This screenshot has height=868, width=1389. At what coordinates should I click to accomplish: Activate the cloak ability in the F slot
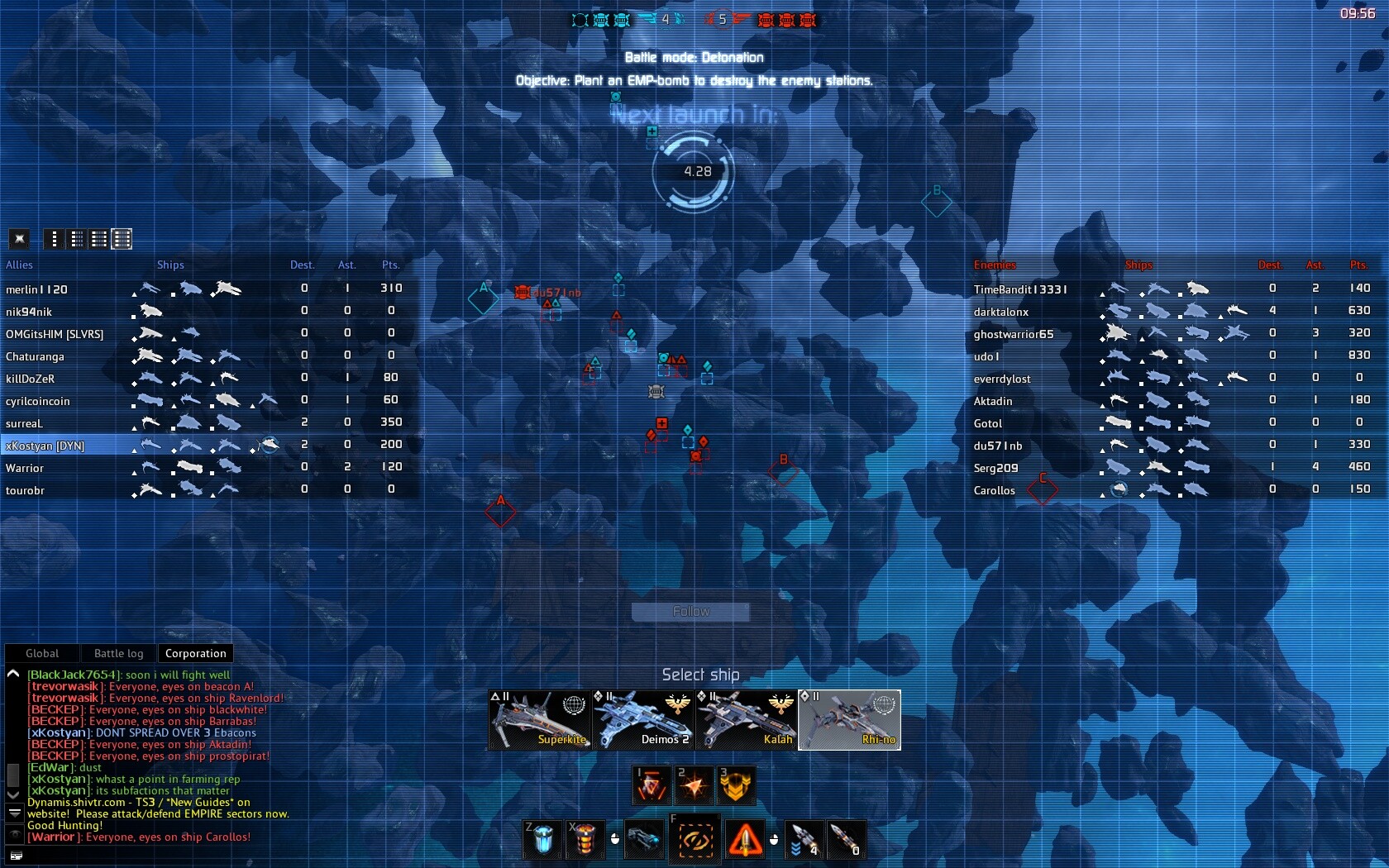coord(695,840)
